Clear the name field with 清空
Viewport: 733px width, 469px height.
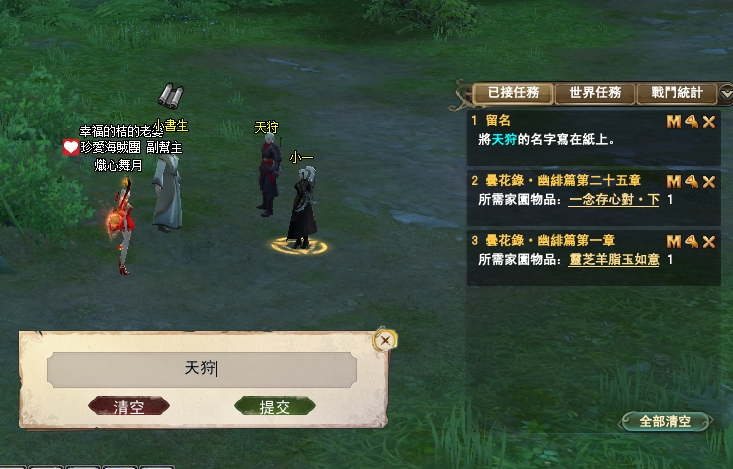coord(129,406)
